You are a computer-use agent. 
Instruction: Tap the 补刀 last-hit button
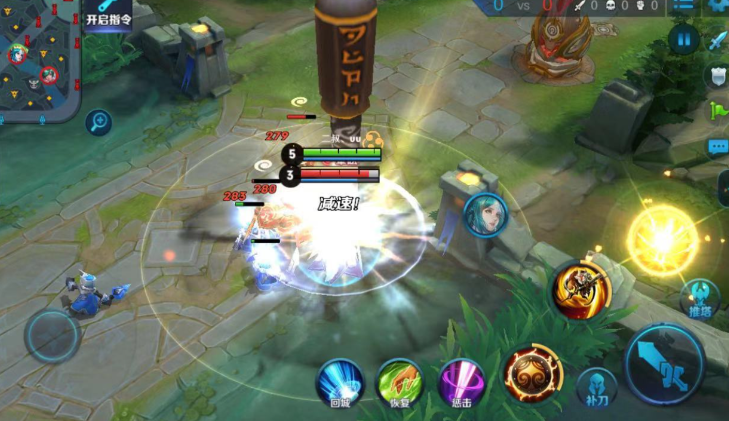click(x=597, y=387)
